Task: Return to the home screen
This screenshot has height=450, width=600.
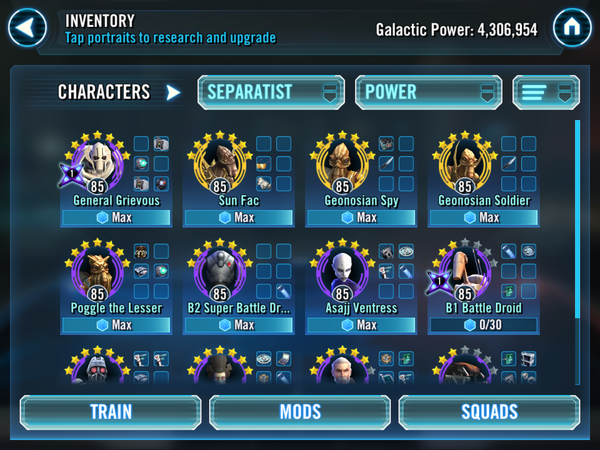Action: pos(572,27)
